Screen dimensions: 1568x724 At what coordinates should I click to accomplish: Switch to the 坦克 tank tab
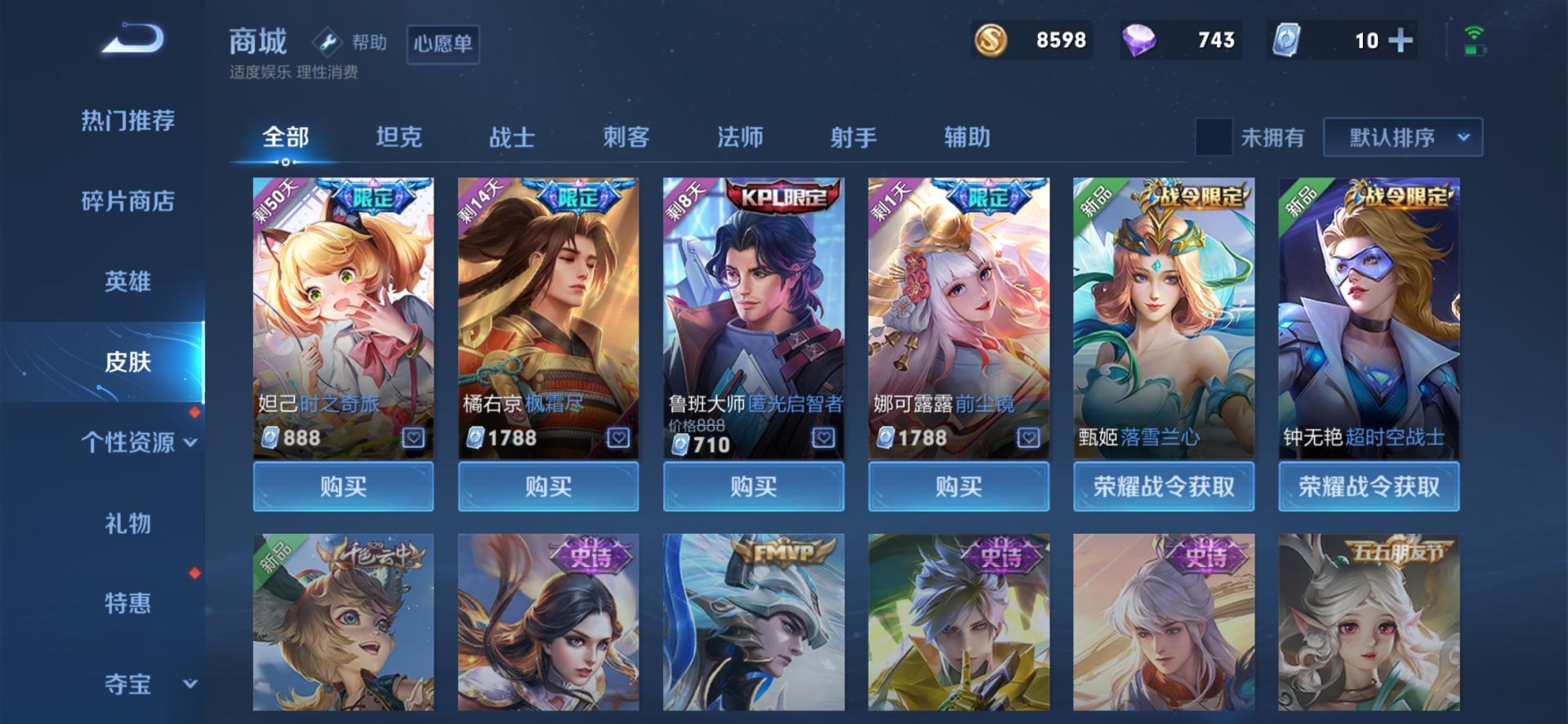[x=399, y=137]
